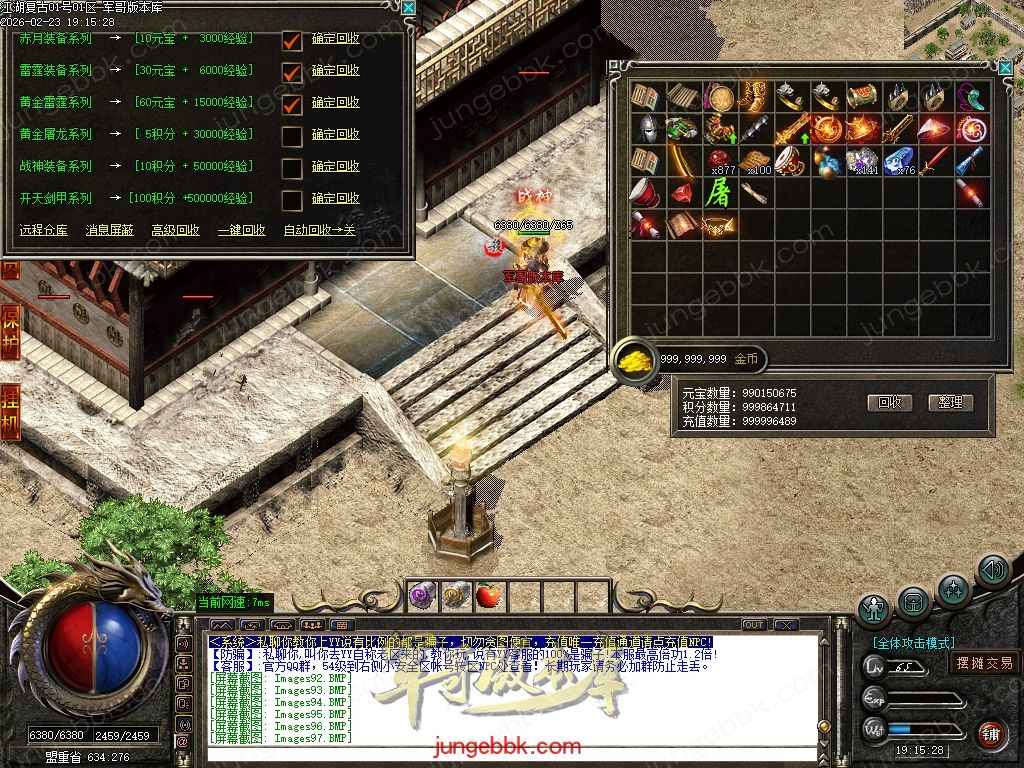Confirm recycling for 雷霆装备系列
The width and height of the screenshot is (1024, 768).
tap(335, 71)
